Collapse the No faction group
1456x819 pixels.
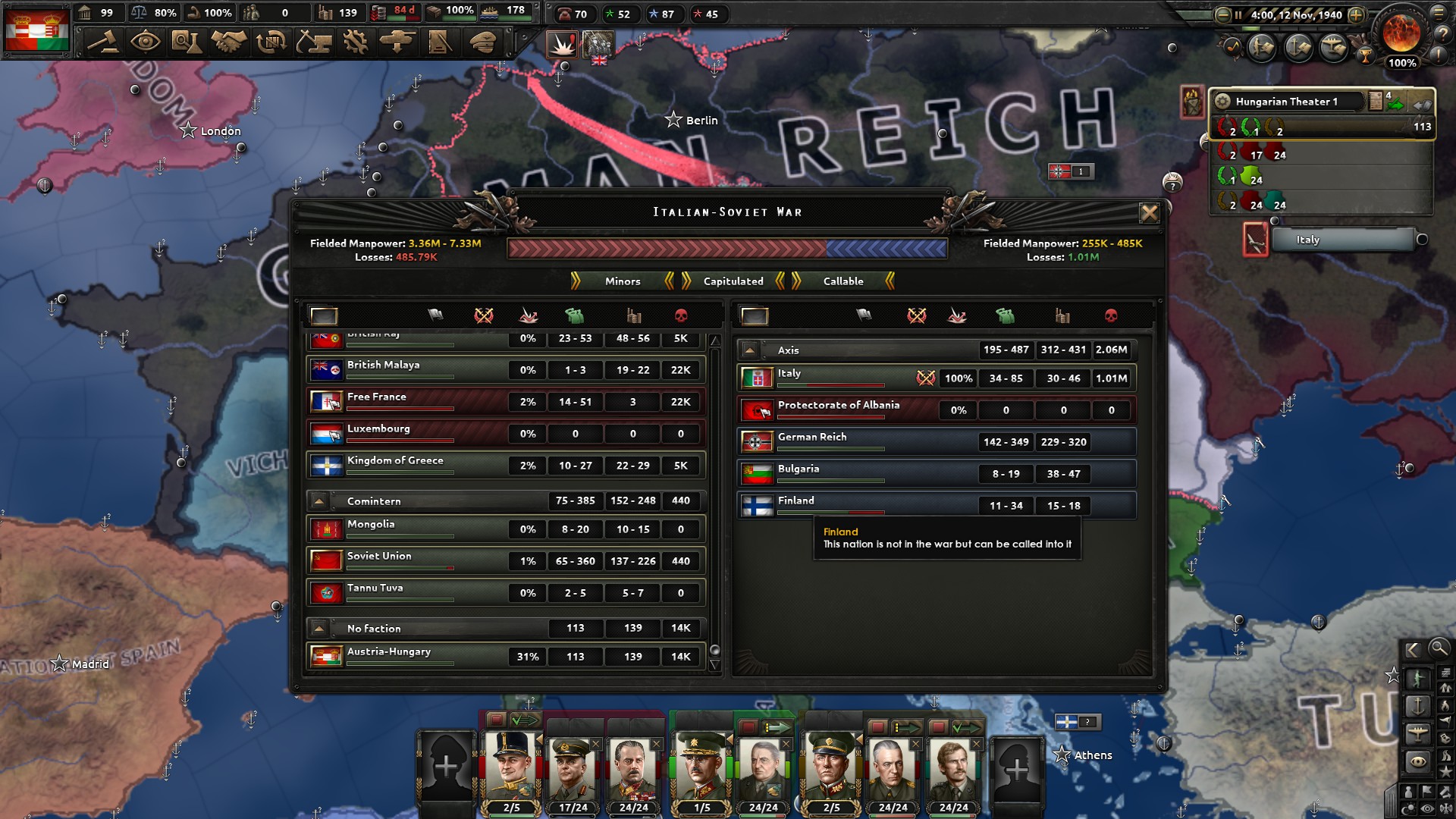(x=320, y=628)
